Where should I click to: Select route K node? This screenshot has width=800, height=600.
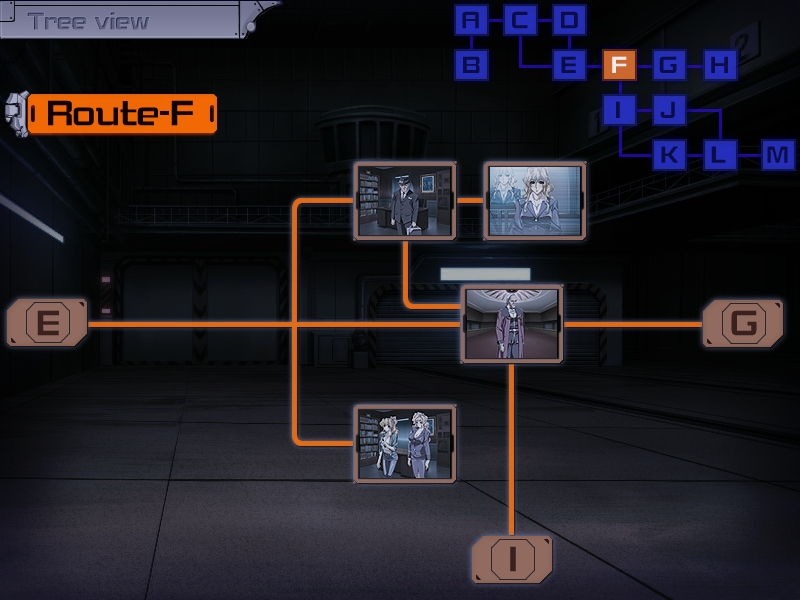[669, 155]
